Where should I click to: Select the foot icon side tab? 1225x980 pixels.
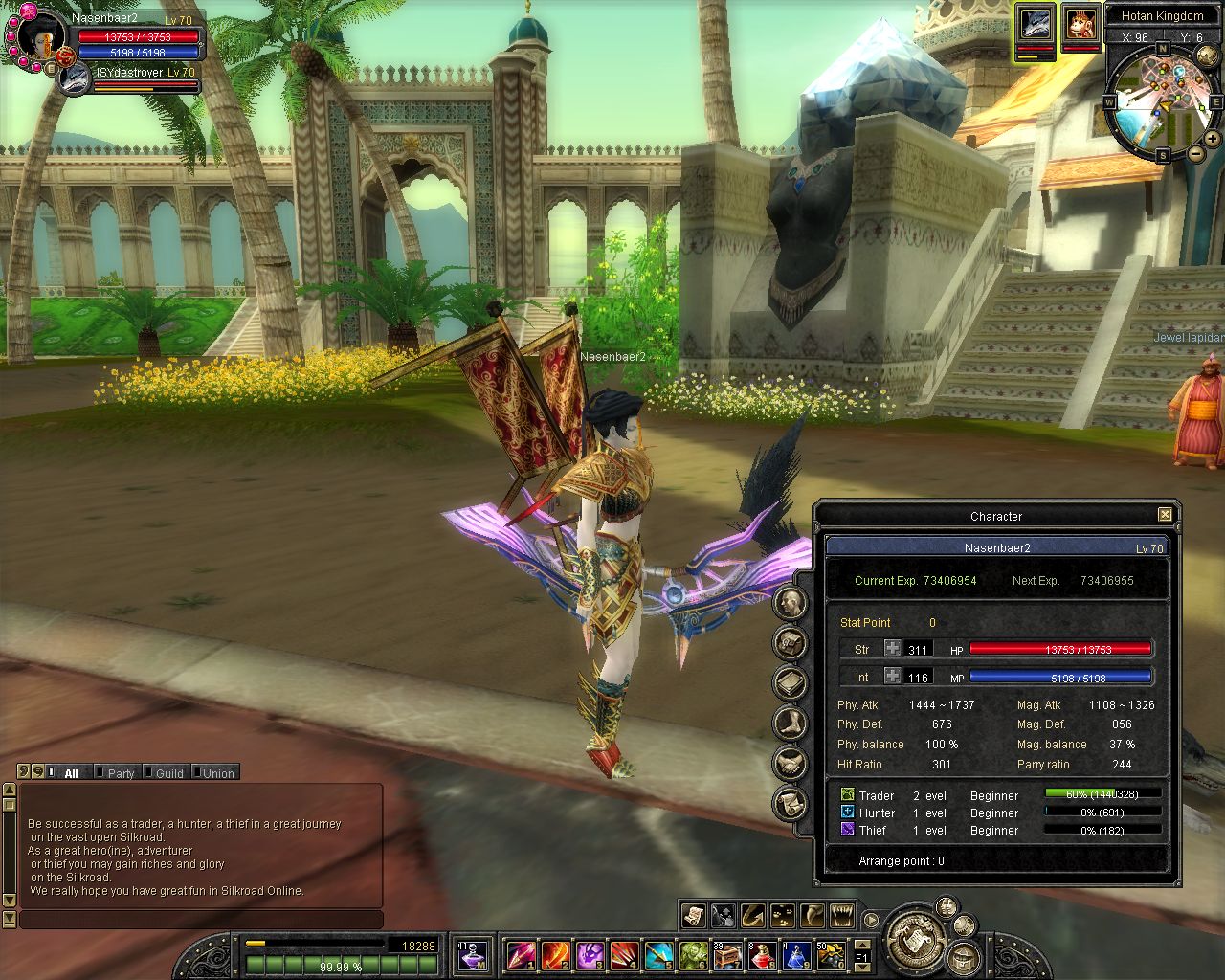791,724
